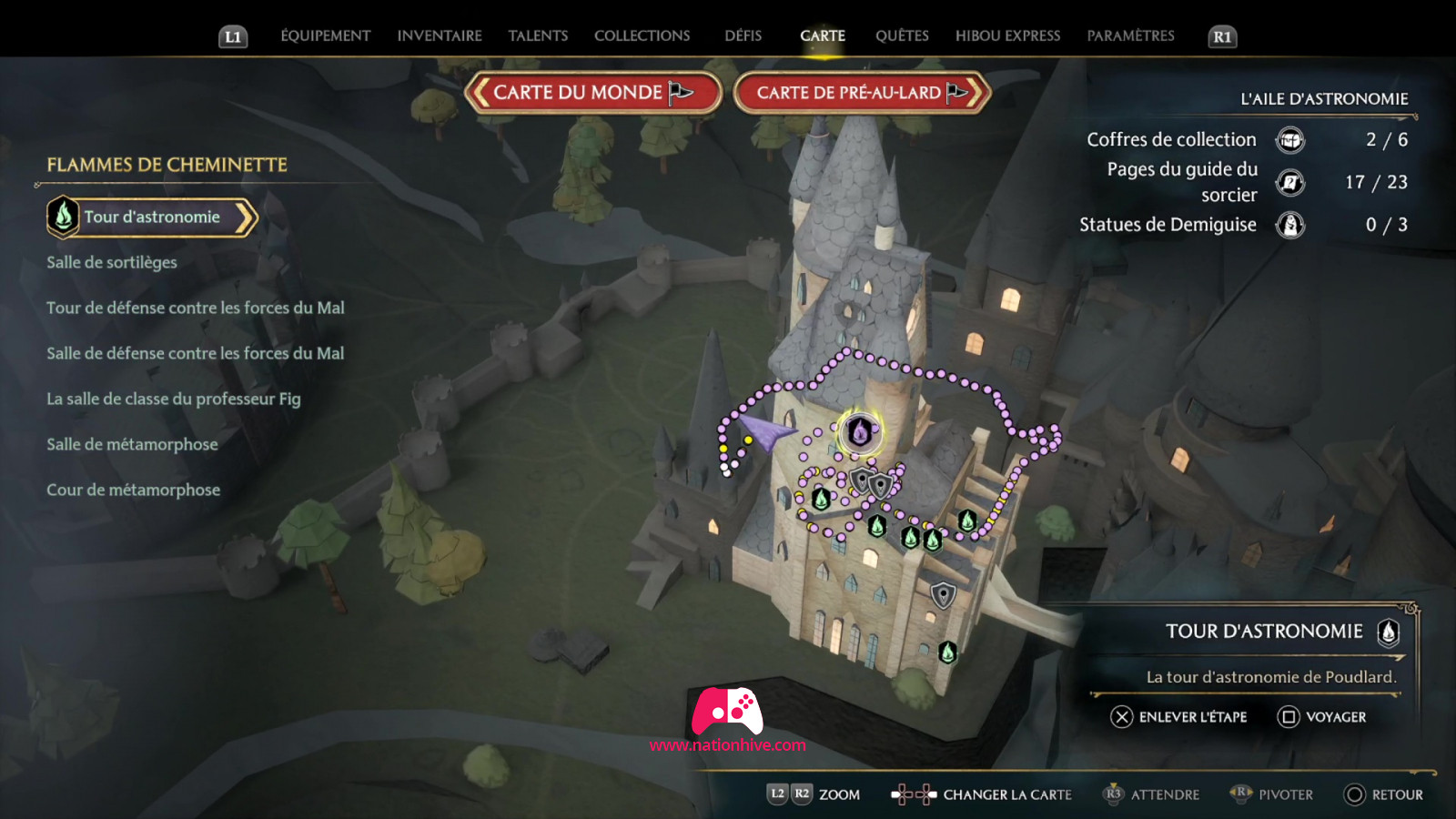1456x819 pixels.
Task: Pick Salle de défense contre les forces du Mal
Action: click(x=196, y=353)
